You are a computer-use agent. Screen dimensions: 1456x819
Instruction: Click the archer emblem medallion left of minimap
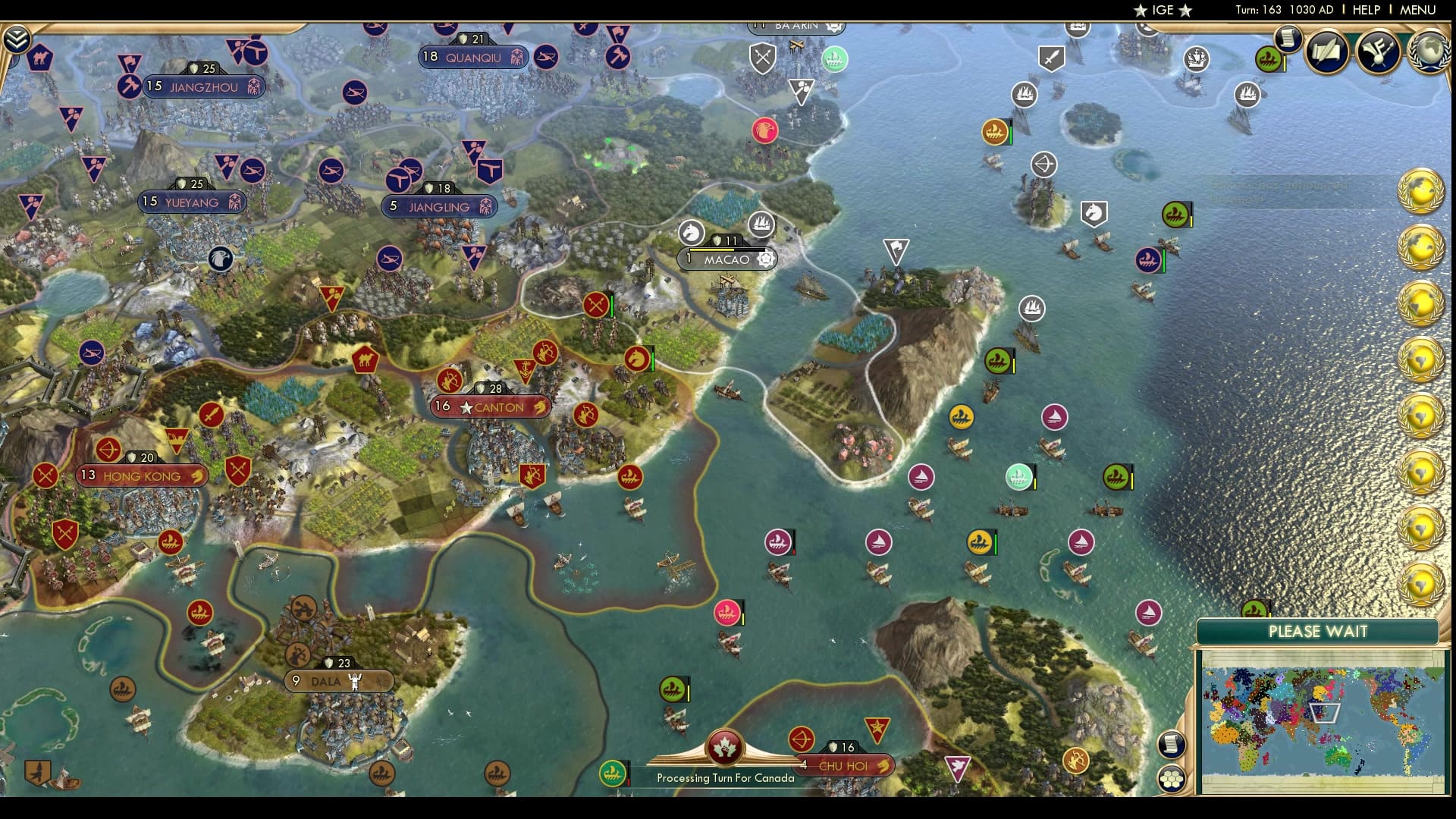tap(1075, 759)
